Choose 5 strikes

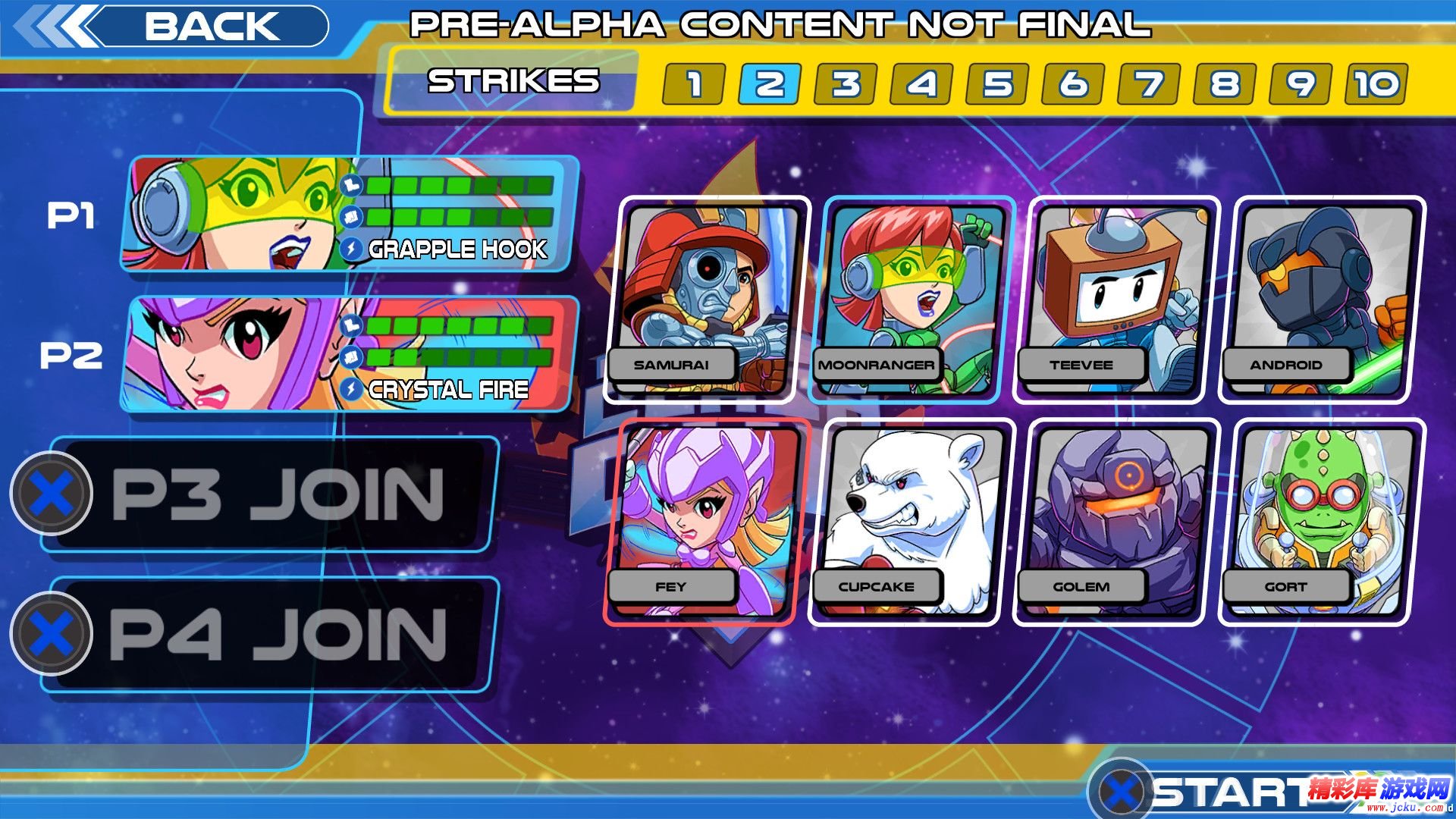pos(996,83)
